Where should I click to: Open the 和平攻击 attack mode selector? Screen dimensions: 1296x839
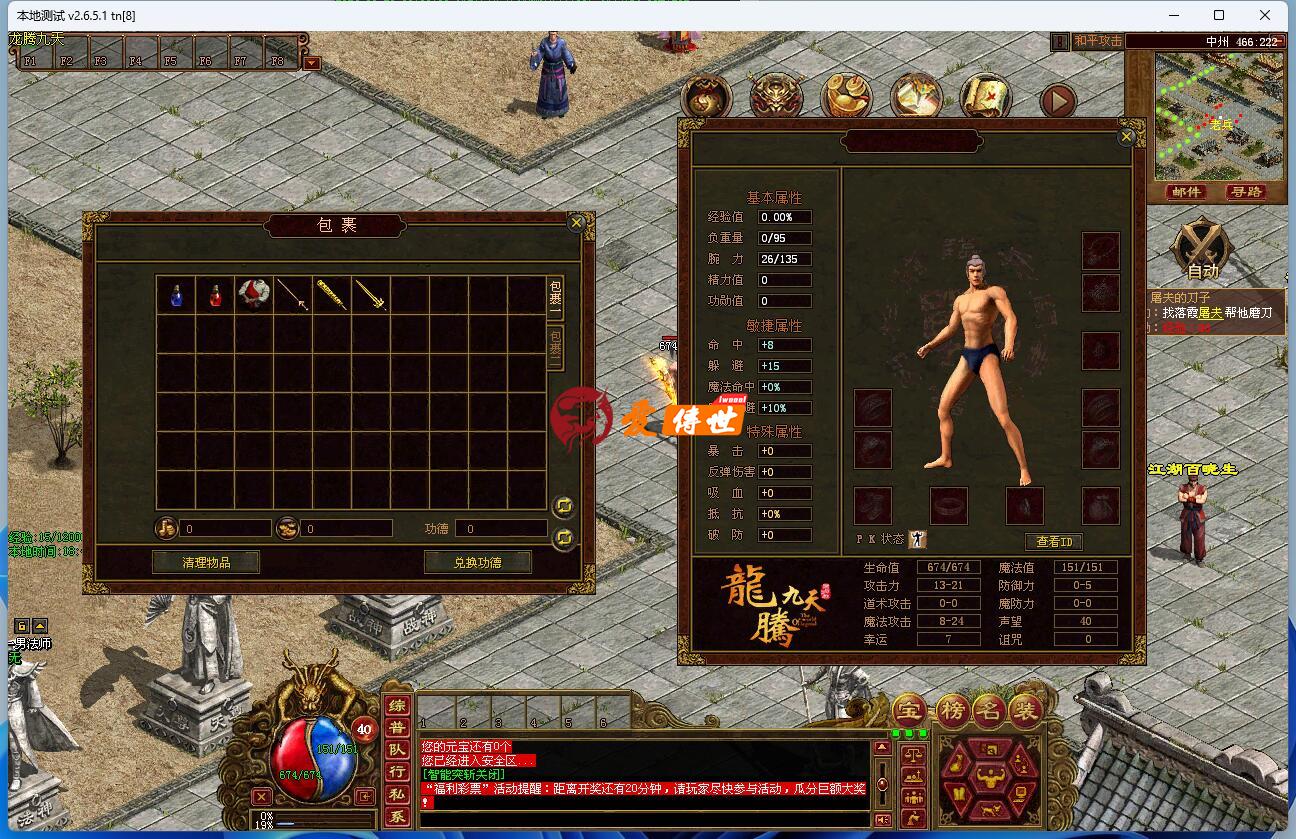click(x=1098, y=41)
